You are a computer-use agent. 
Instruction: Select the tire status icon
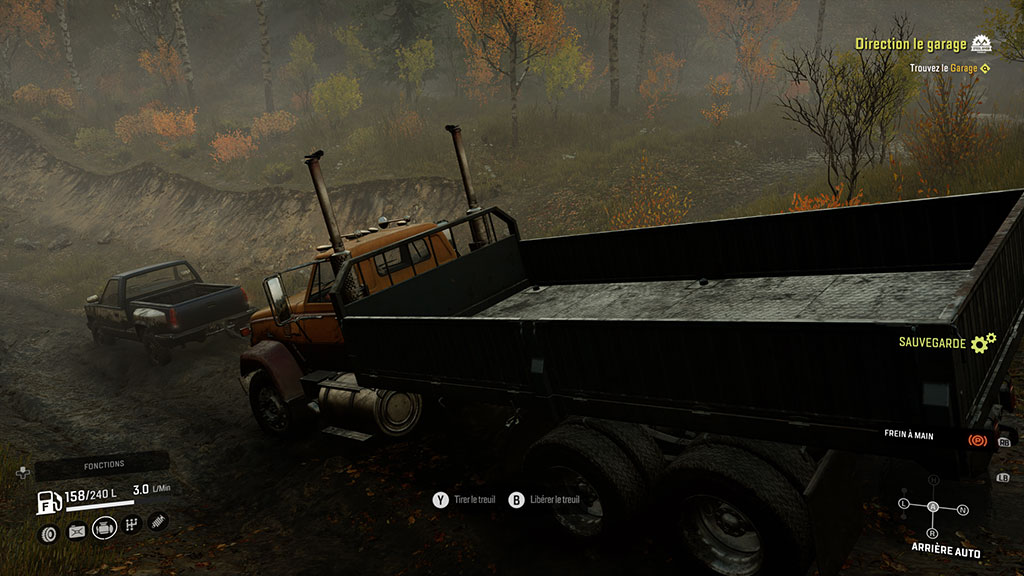(x=48, y=533)
